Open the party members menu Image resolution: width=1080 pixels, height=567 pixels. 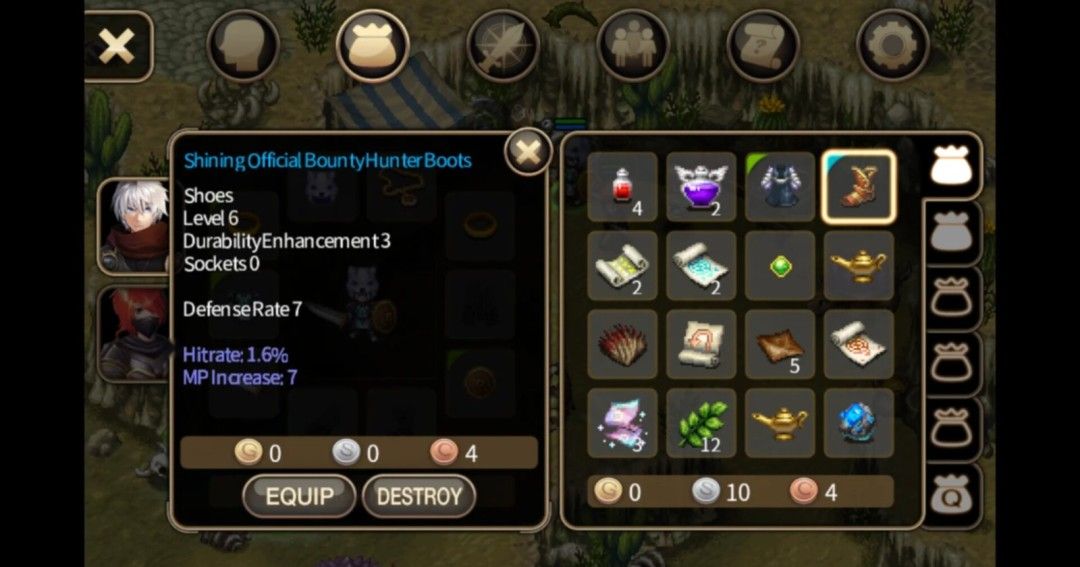tap(633, 45)
